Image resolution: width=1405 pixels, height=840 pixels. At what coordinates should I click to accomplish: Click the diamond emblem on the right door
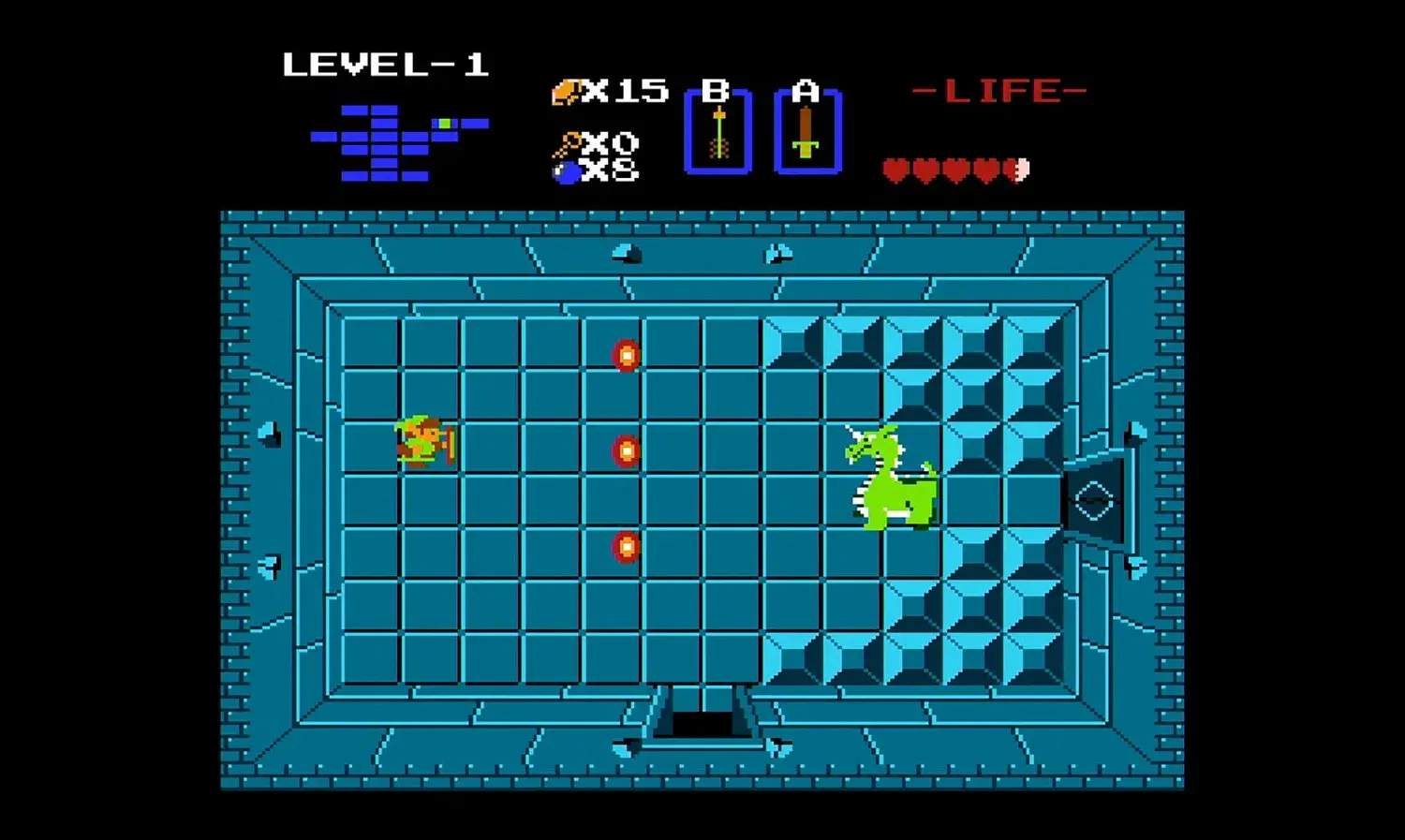pyautogui.click(x=1092, y=502)
